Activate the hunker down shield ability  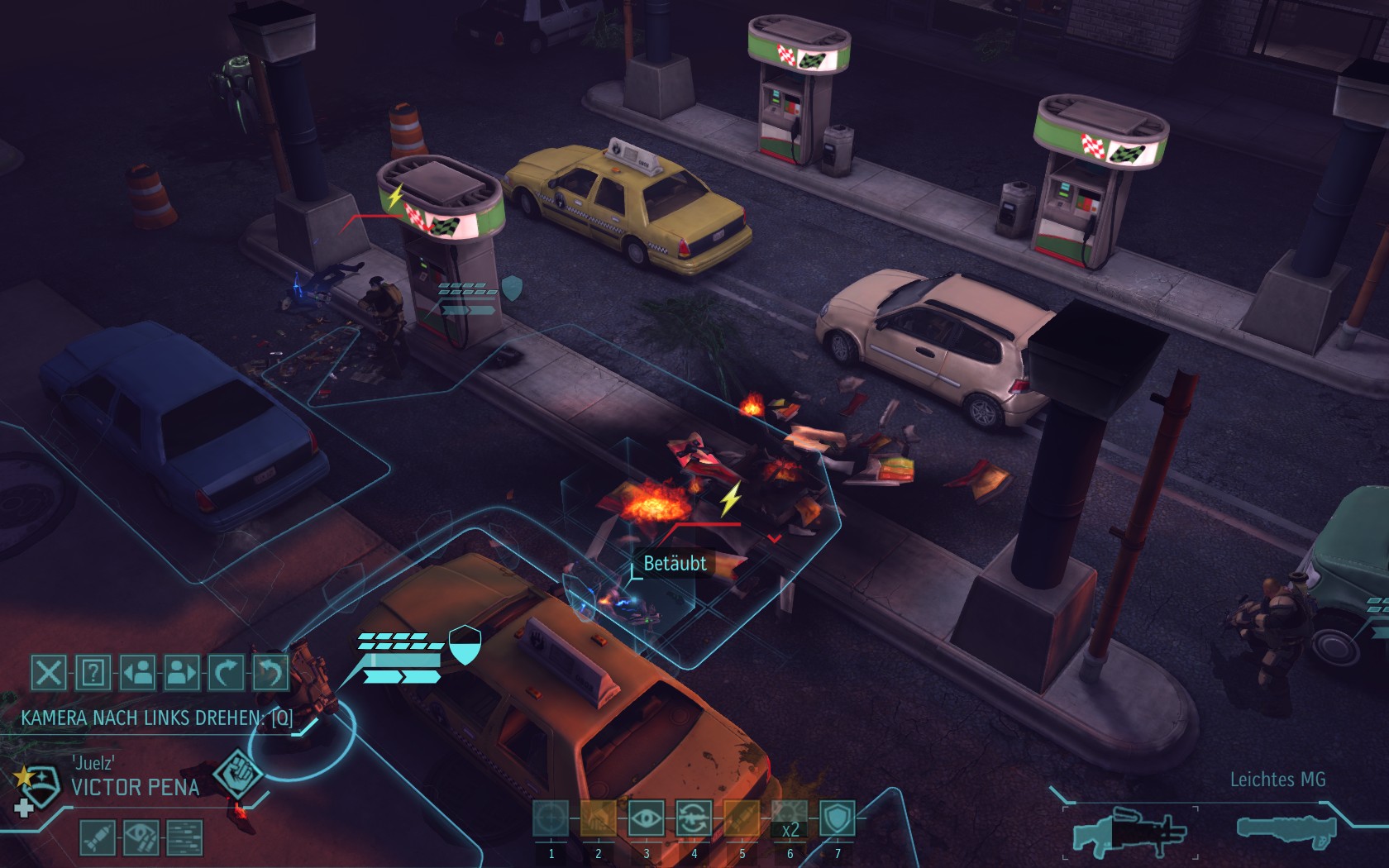click(837, 819)
